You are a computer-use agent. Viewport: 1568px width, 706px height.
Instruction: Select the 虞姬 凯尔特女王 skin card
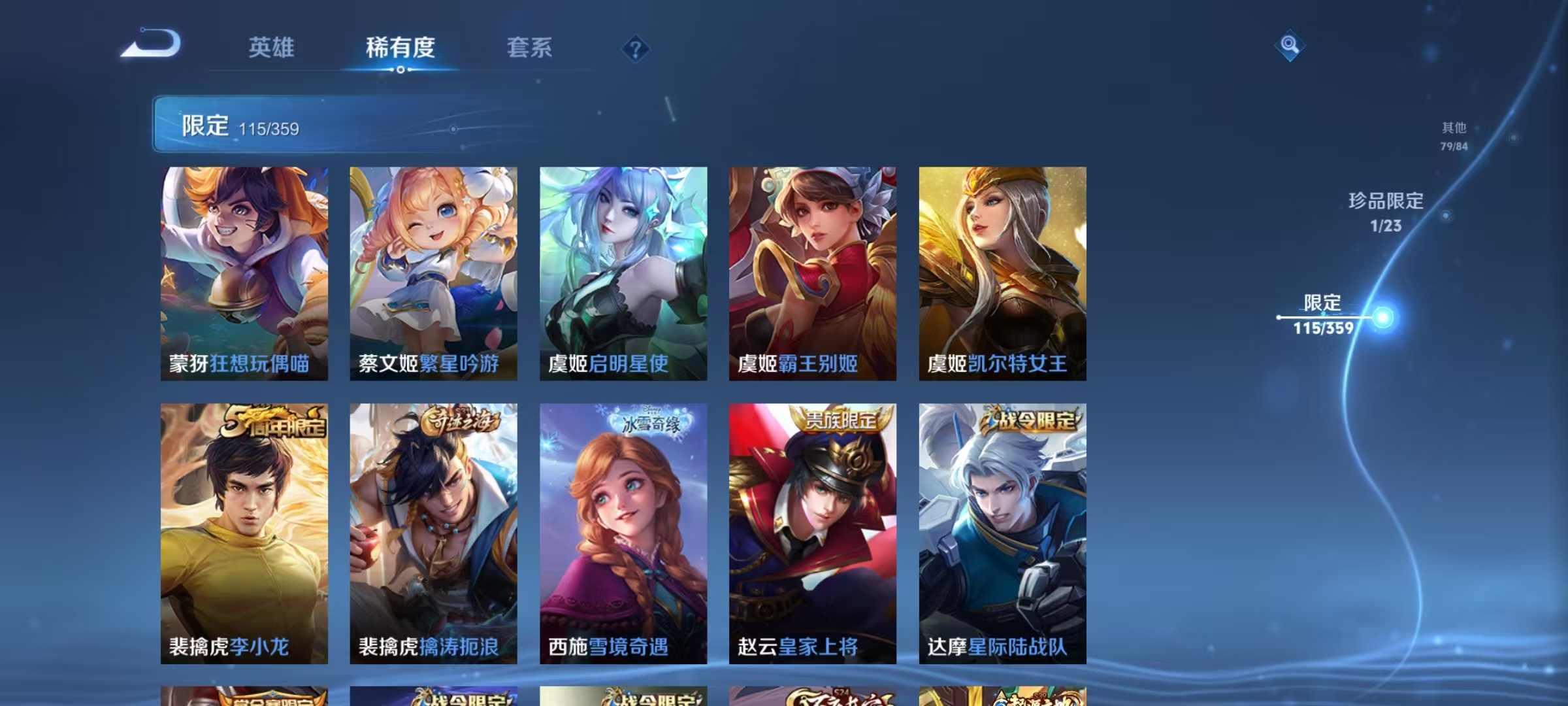[x=1000, y=275]
